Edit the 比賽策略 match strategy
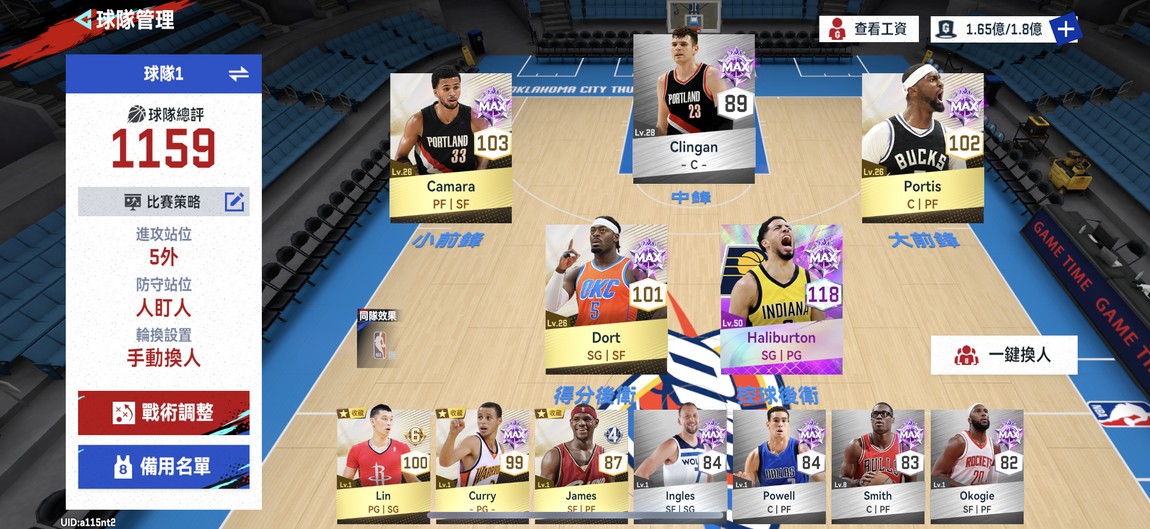Image resolution: width=1150 pixels, height=529 pixels. tap(234, 202)
